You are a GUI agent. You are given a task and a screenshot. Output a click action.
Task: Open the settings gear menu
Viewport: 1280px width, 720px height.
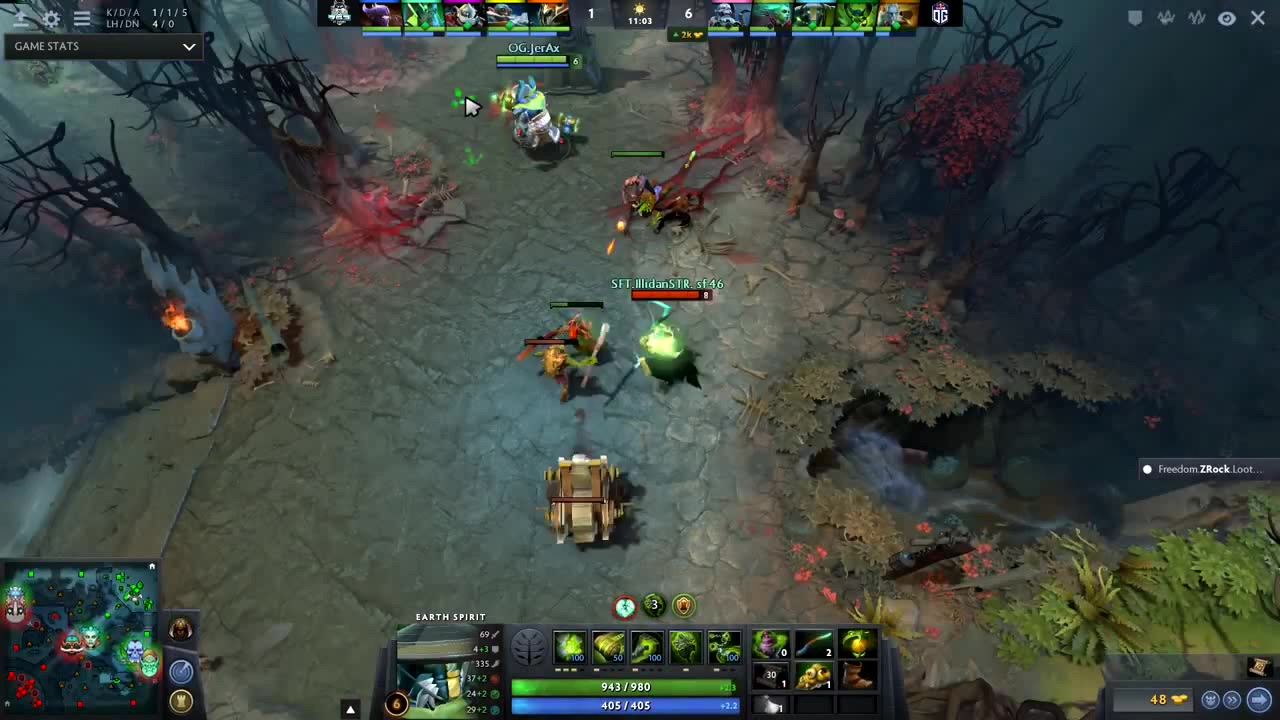(x=51, y=18)
